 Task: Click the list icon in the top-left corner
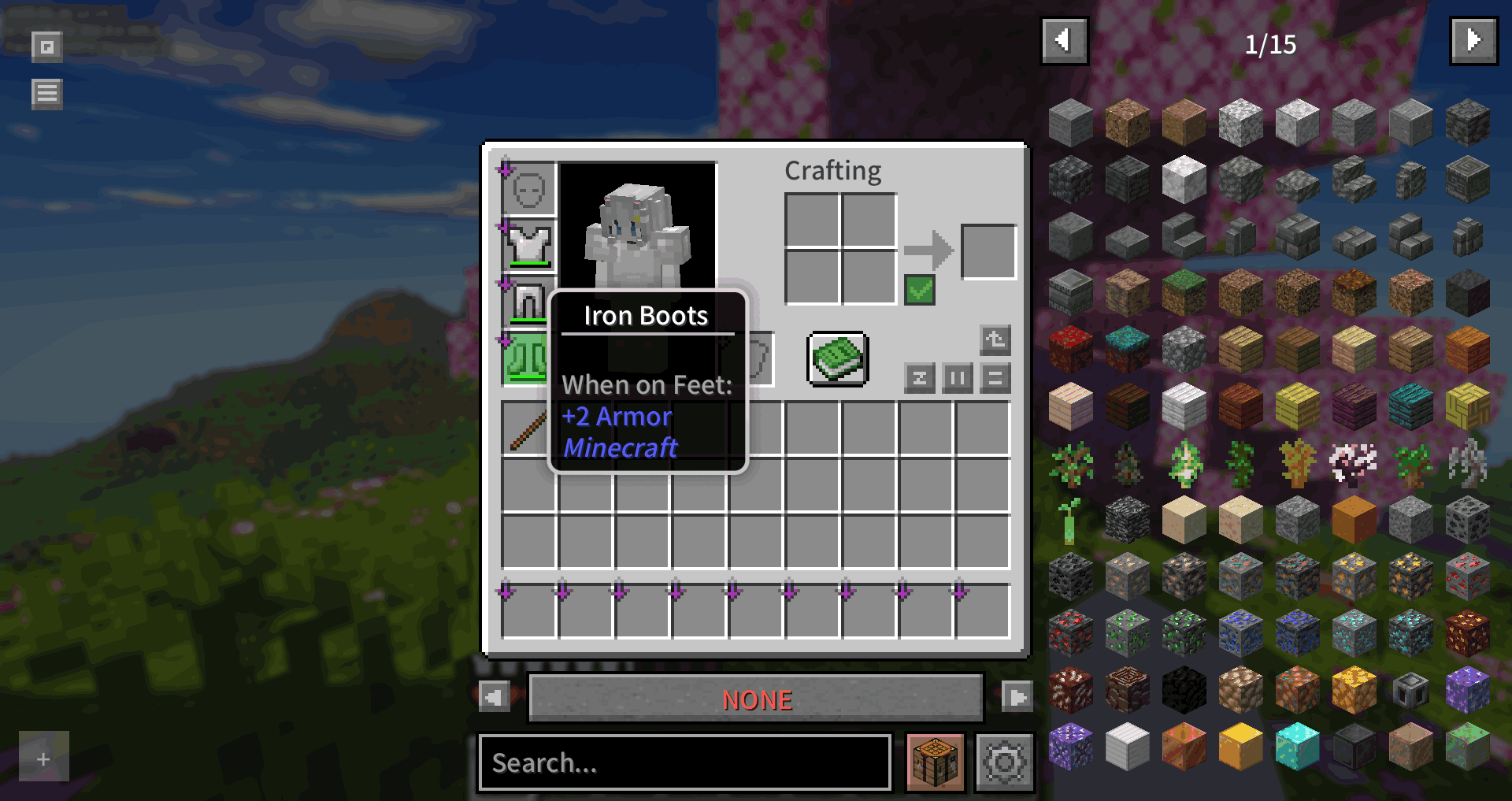click(46, 93)
